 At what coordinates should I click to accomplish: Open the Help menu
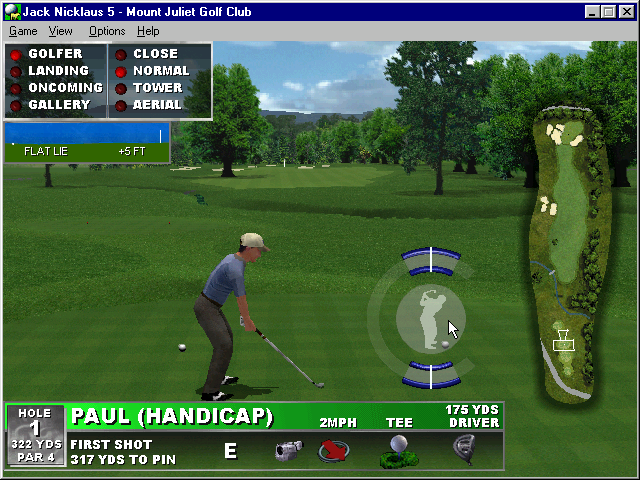148,31
